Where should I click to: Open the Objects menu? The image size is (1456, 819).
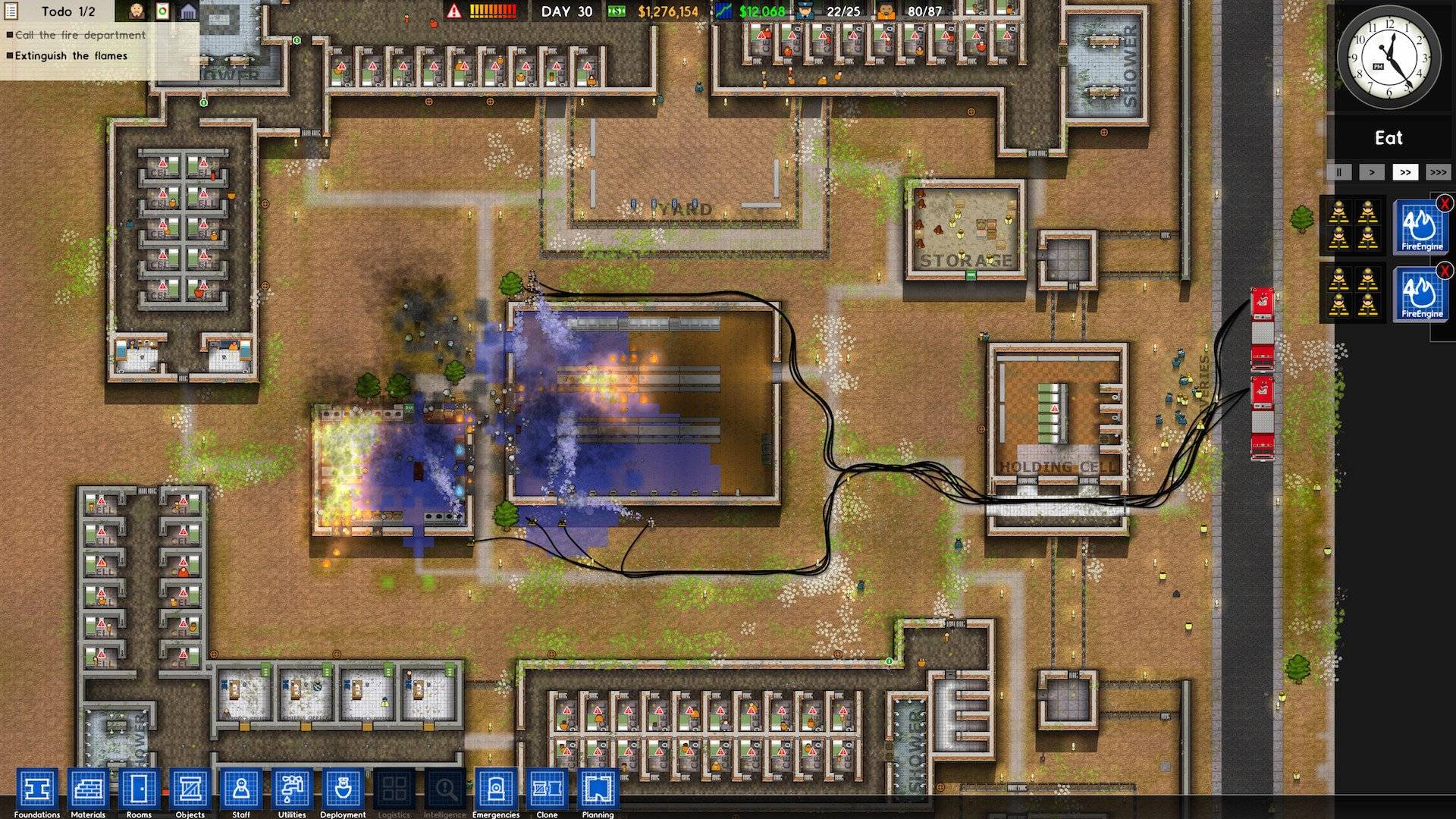[x=190, y=789]
